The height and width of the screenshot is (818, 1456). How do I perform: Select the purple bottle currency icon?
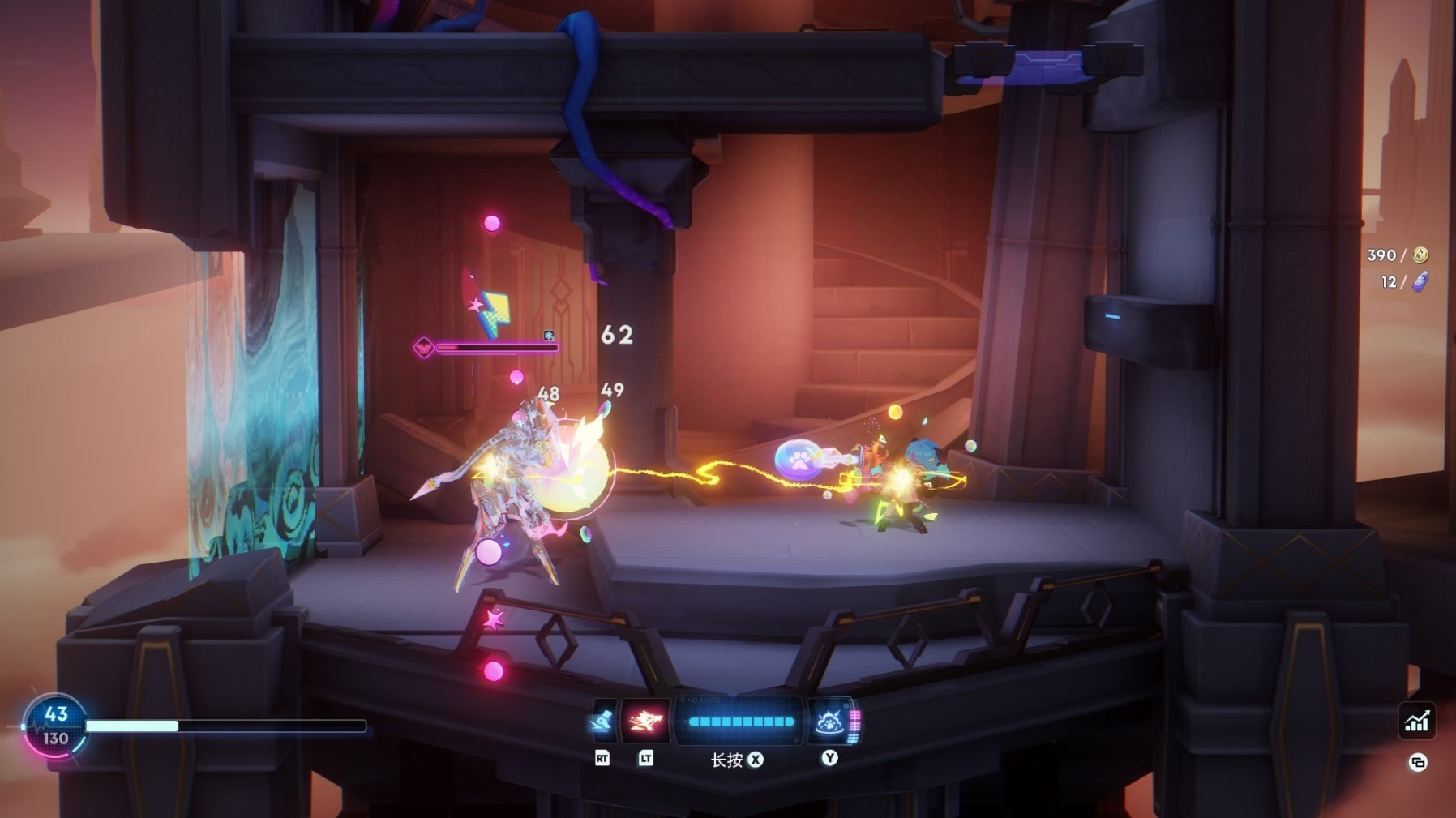[x=1420, y=281]
